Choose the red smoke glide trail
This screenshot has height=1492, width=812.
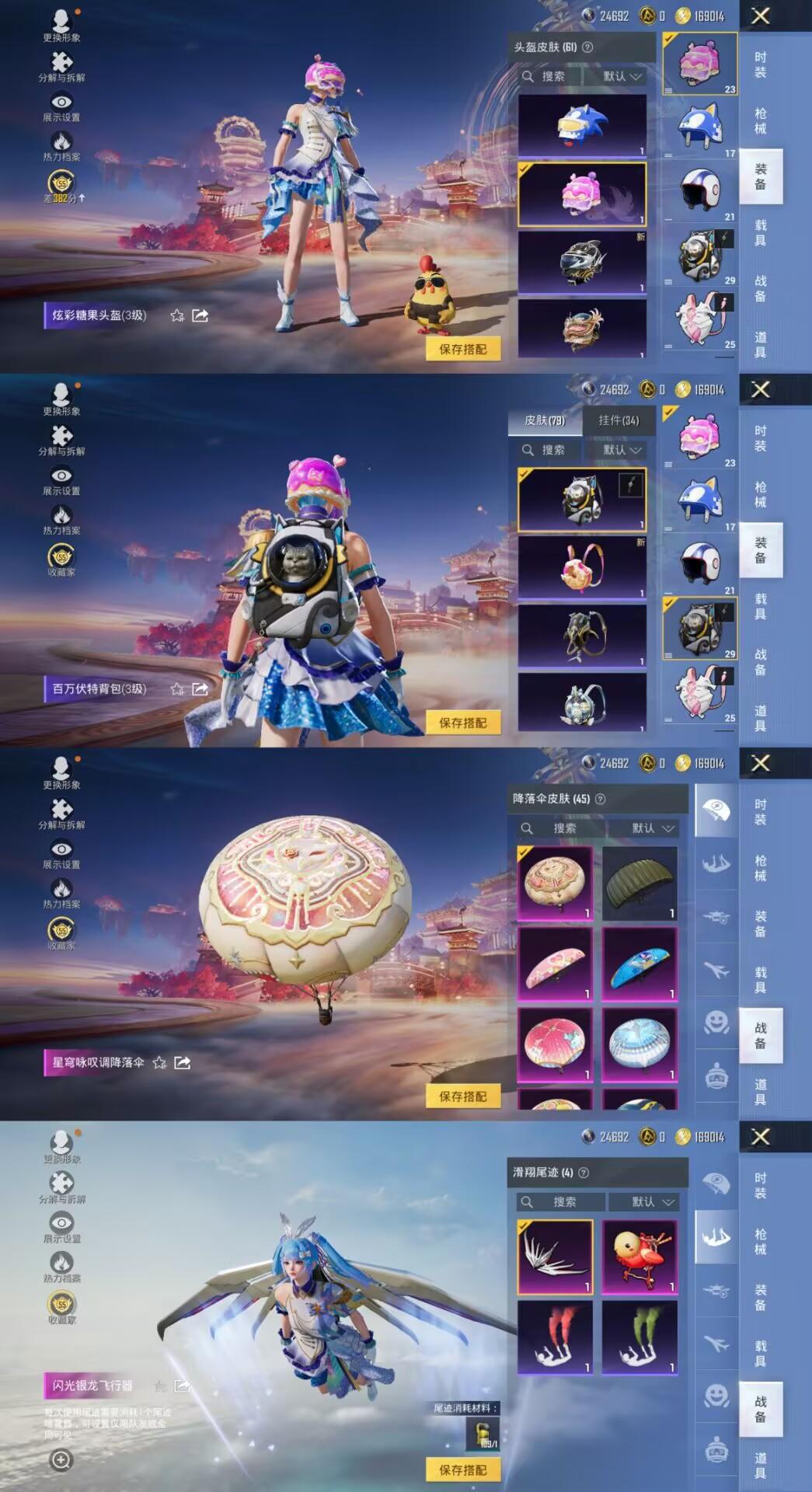pos(555,1337)
